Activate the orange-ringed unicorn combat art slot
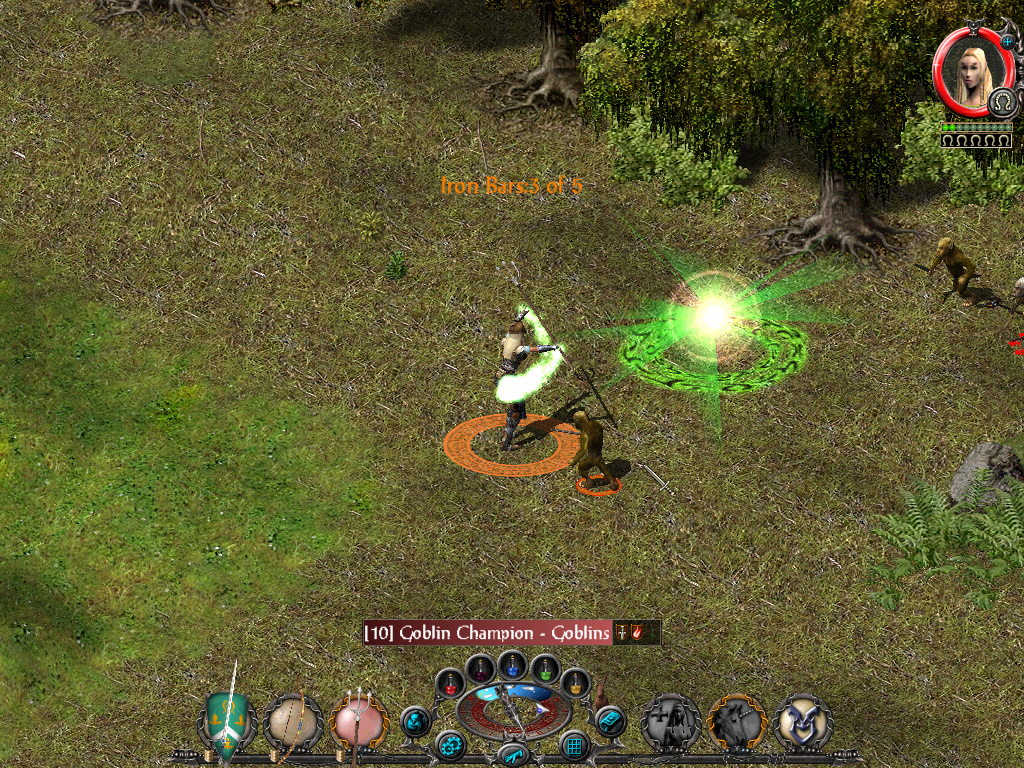This screenshot has height=768, width=1024. coord(737,722)
